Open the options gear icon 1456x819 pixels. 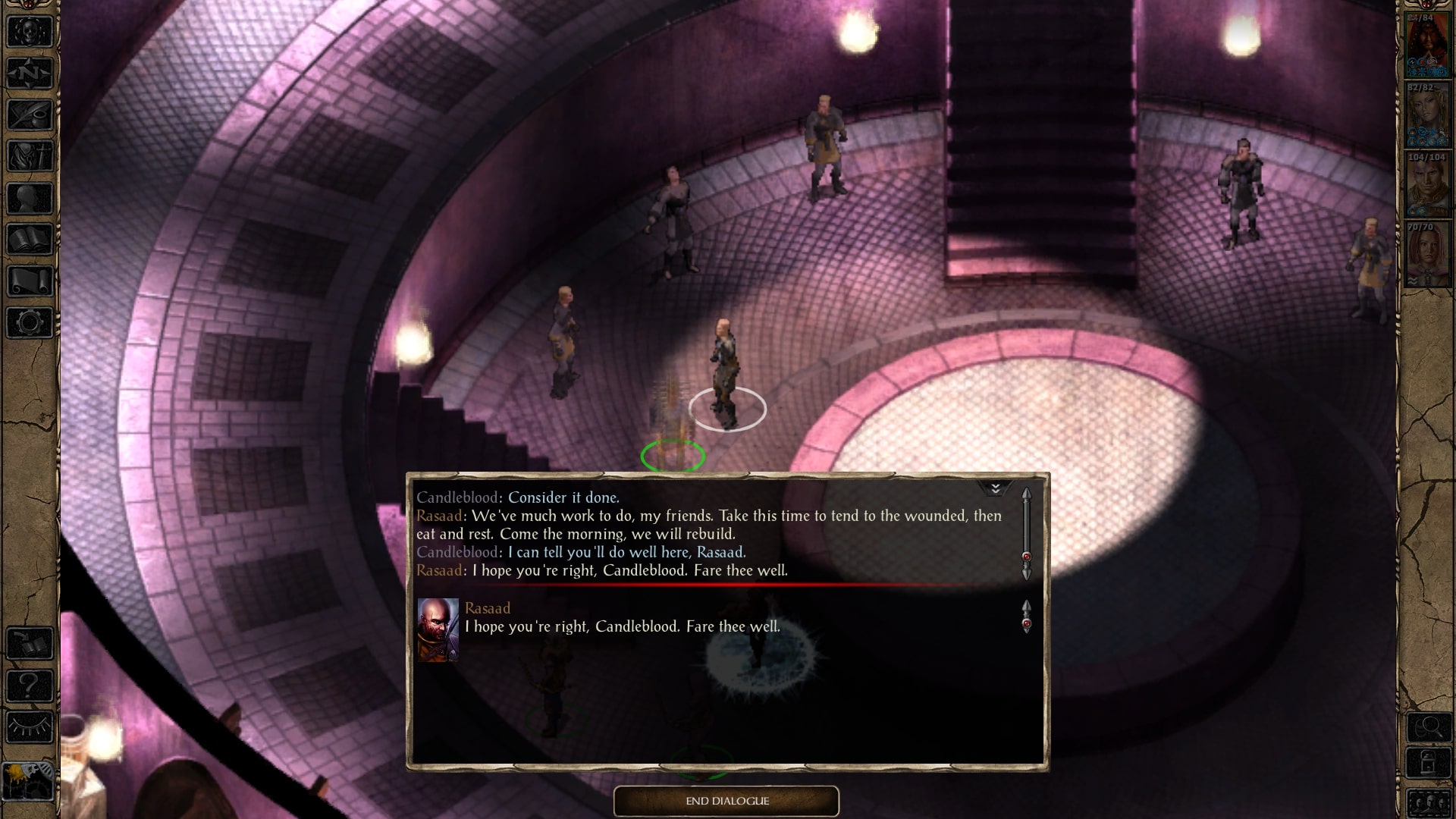[30, 322]
